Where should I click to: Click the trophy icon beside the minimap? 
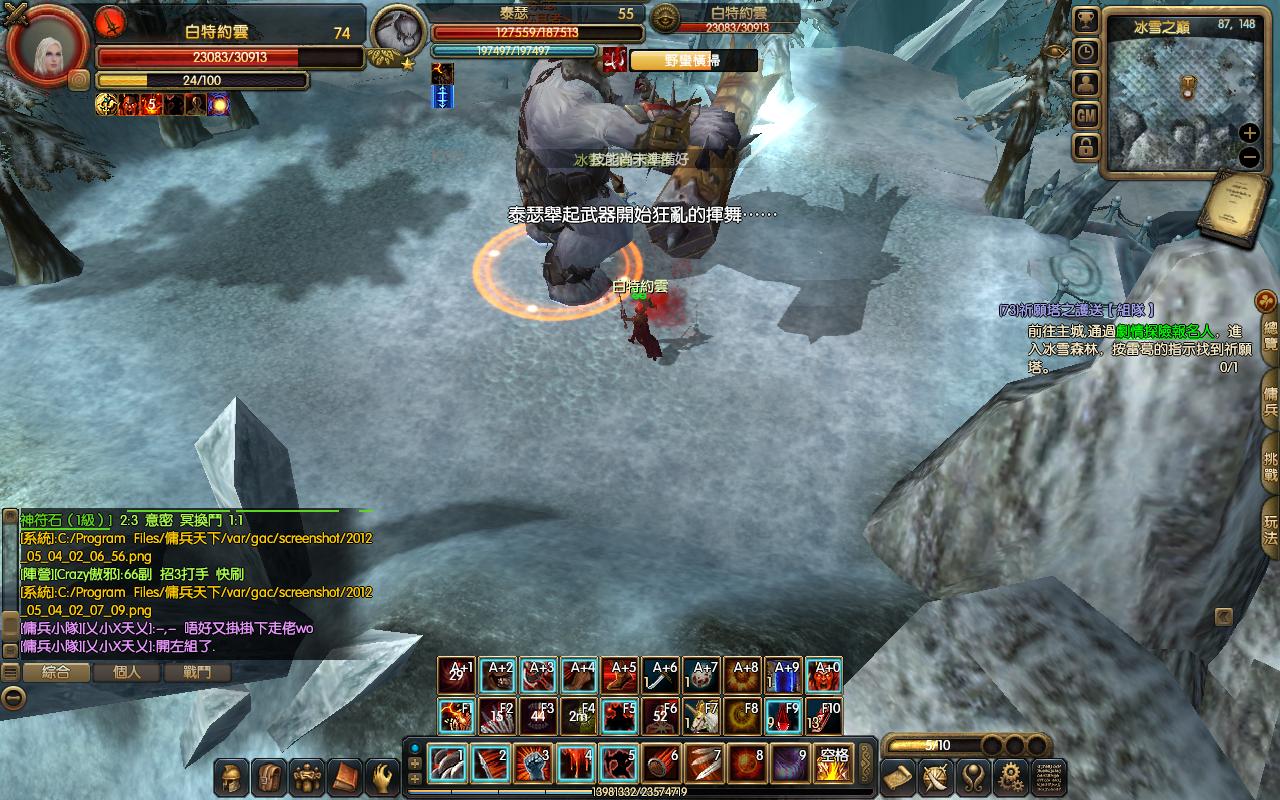click(x=1086, y=21)
